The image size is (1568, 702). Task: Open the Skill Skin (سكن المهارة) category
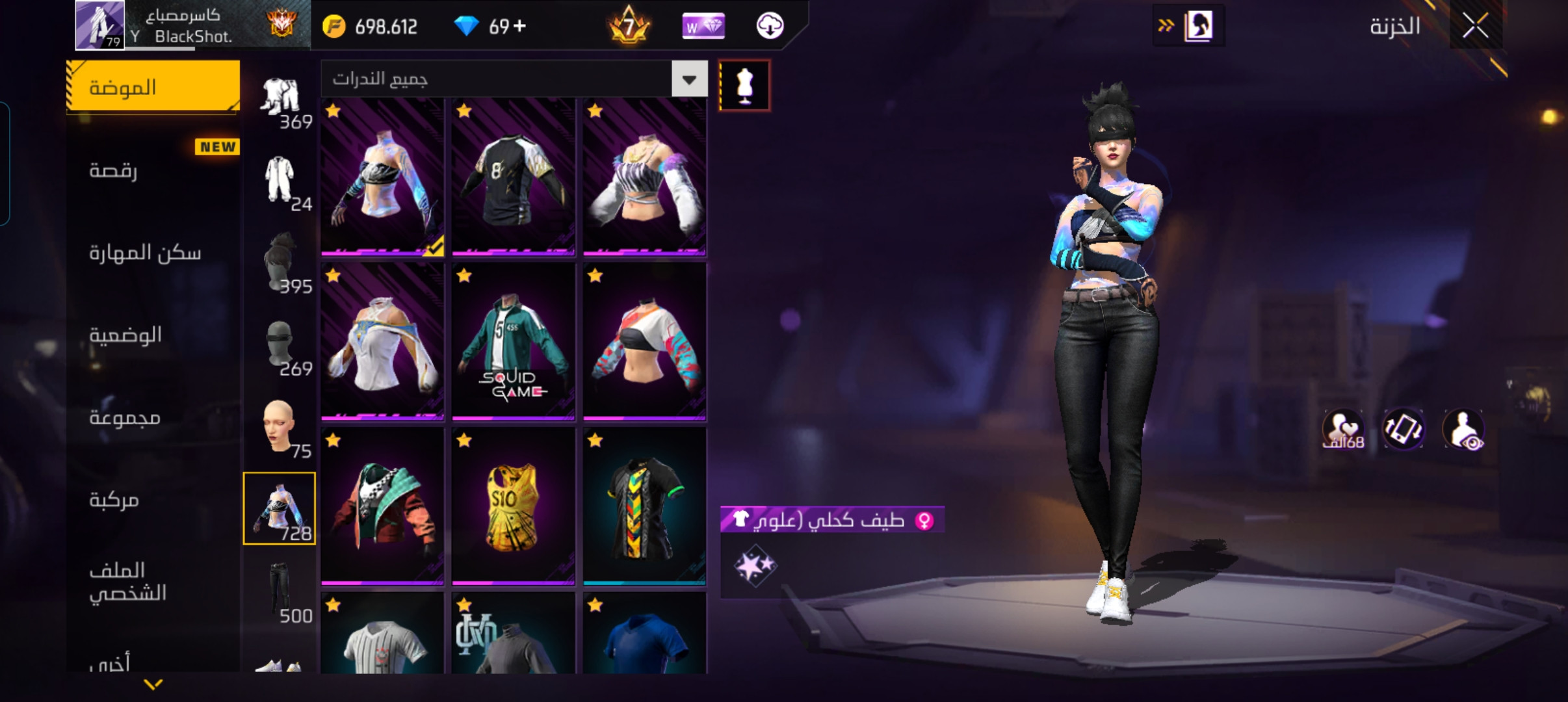click(x=153, y=252)
